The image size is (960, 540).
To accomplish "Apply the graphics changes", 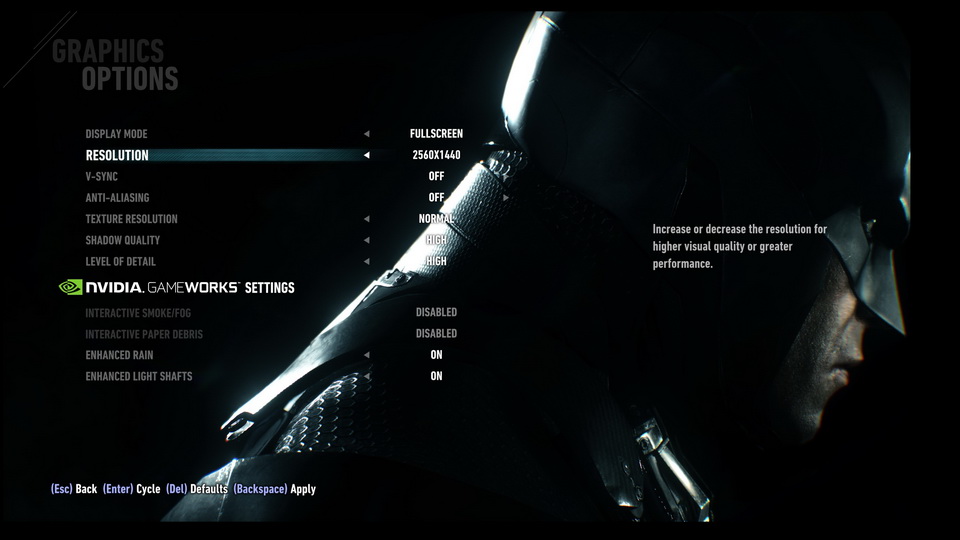I will click(x=275, y=489).
